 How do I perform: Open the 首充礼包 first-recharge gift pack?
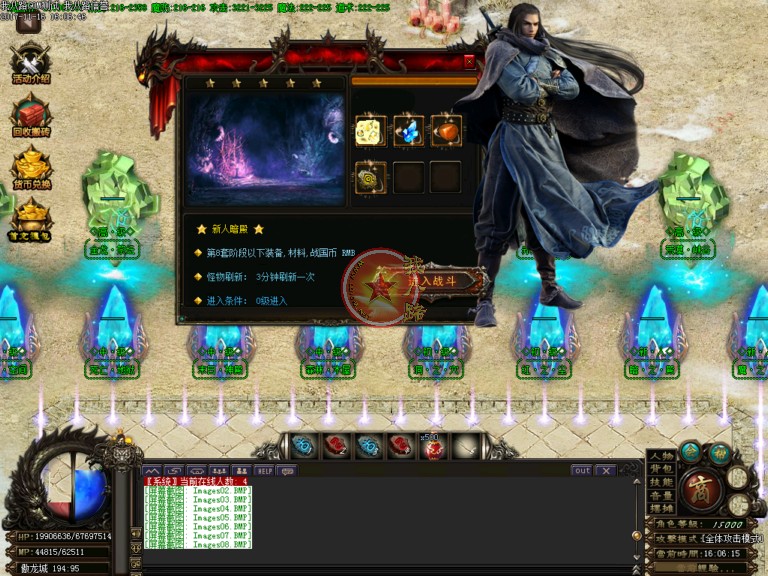coord(31,220)
